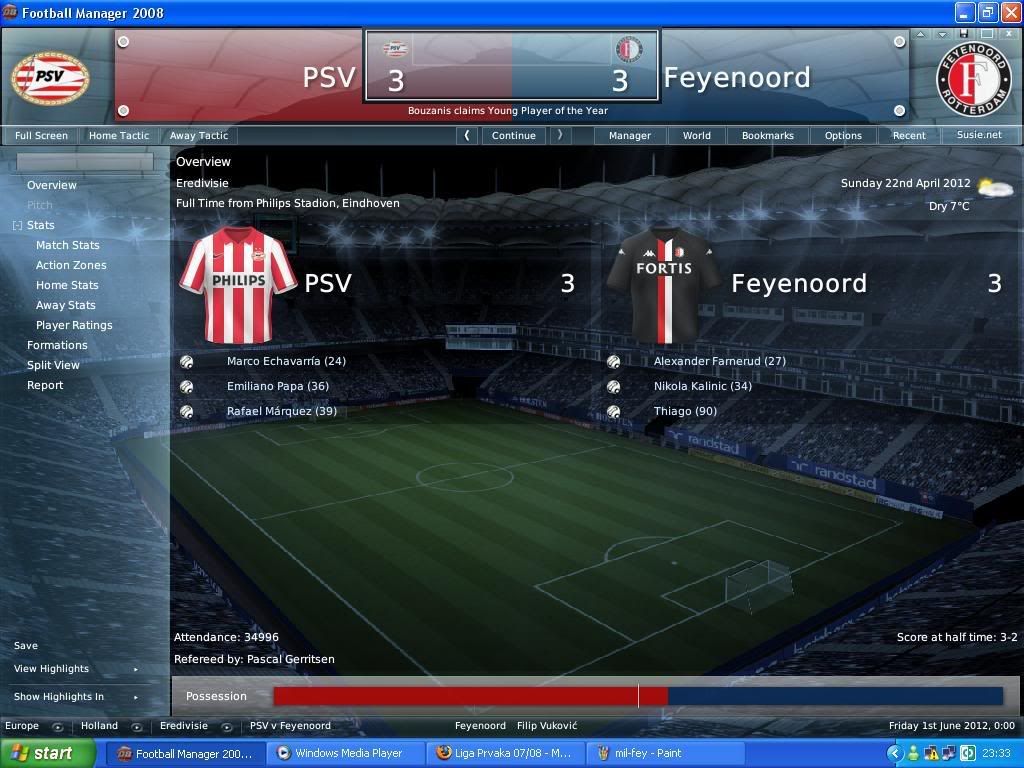Open the Manager menu

click(630, 135)
